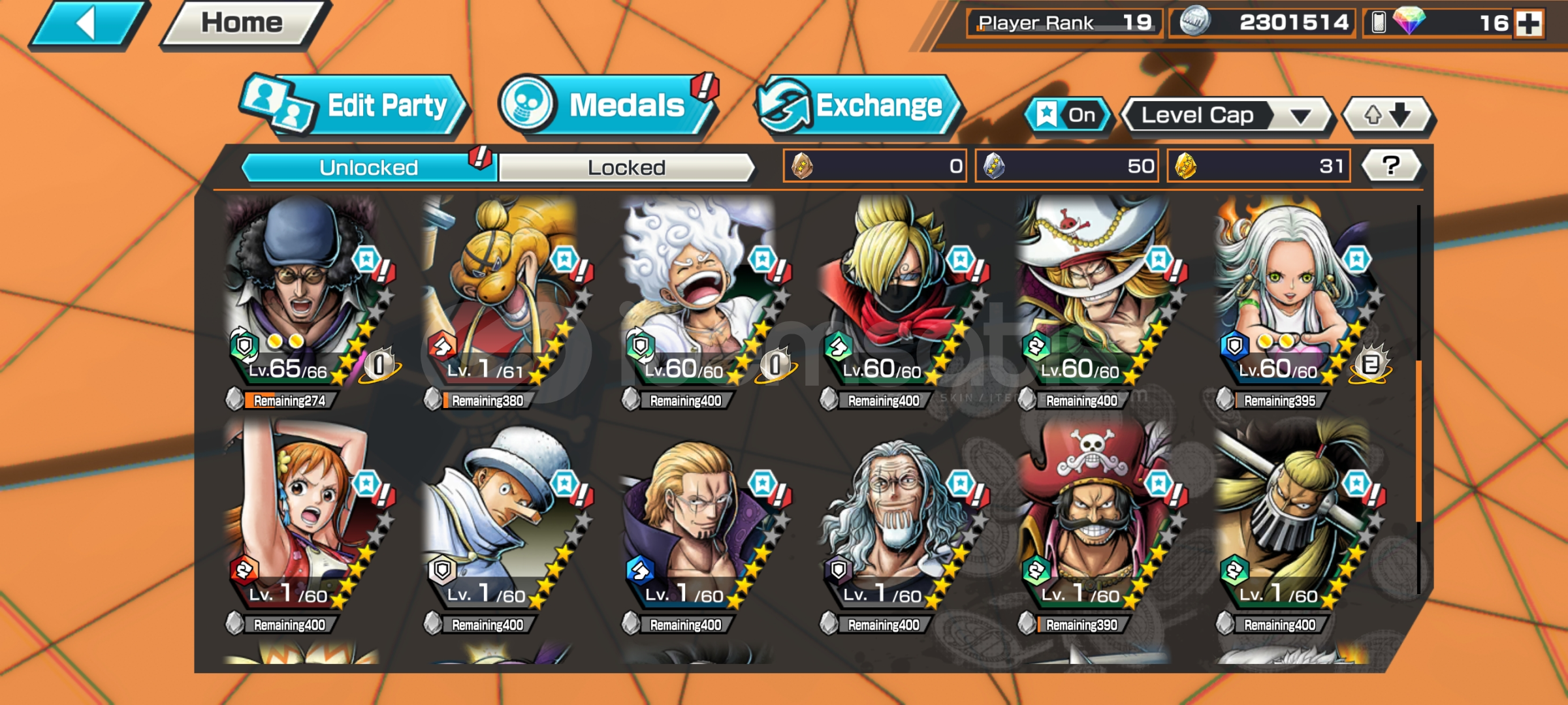Open the Exchange screen
Screen dimensions: 1568x705
pyautogui.click(x=857, y=106)
